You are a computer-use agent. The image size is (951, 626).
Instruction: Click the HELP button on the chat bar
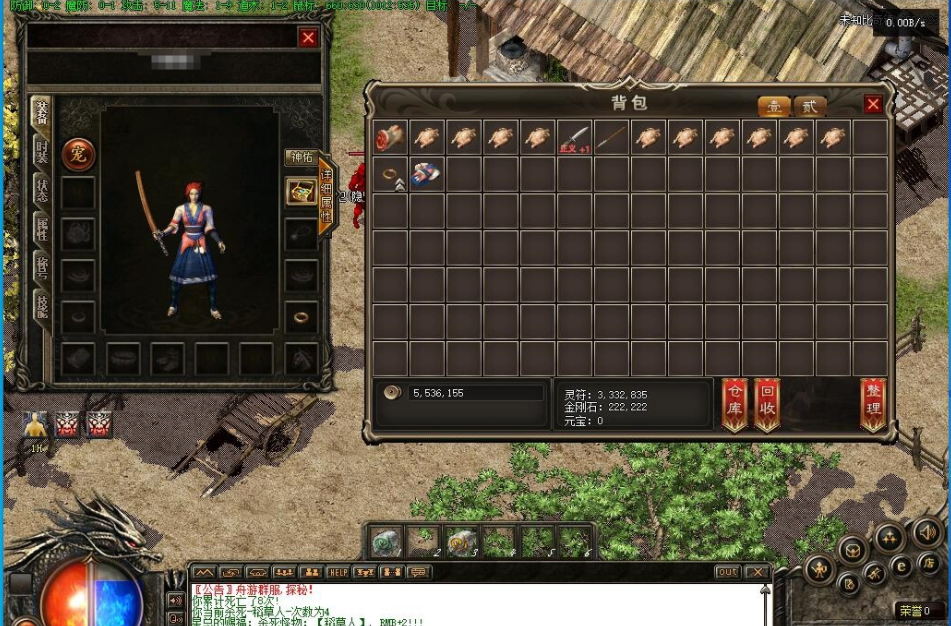click(x=338, y=572)
